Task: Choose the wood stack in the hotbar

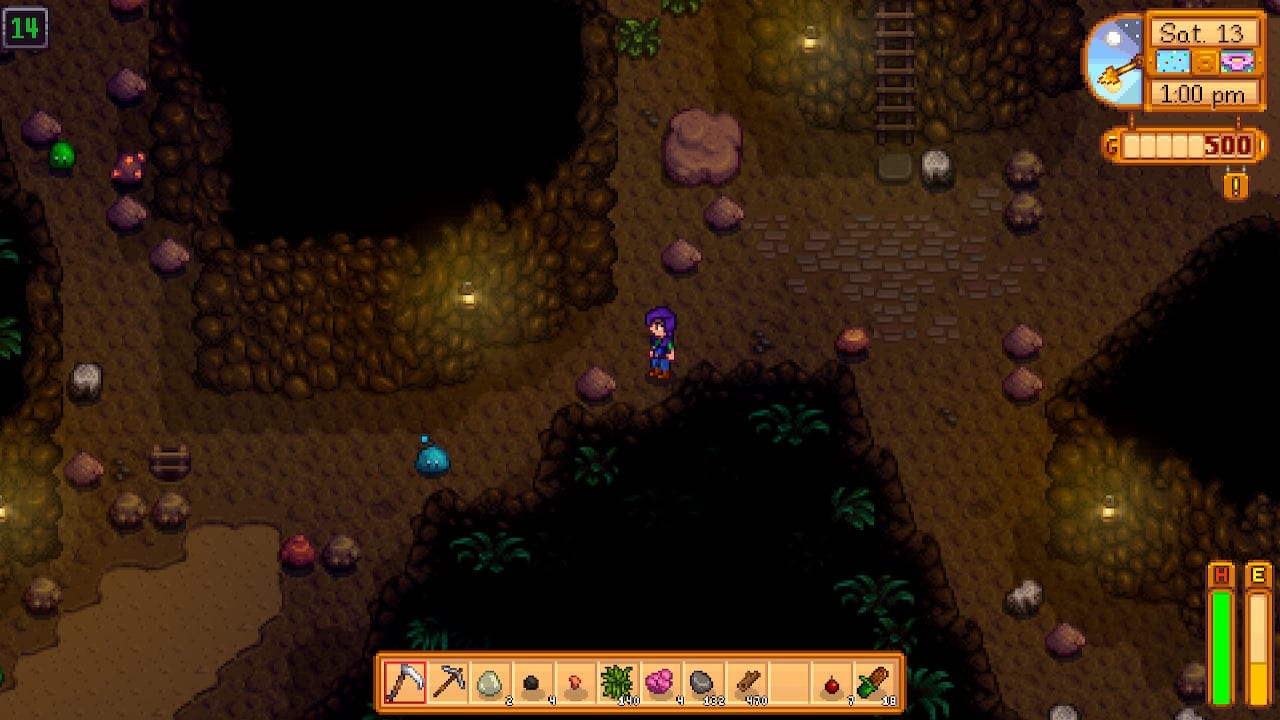Action: pyautogui.click(x=747, y=683)
